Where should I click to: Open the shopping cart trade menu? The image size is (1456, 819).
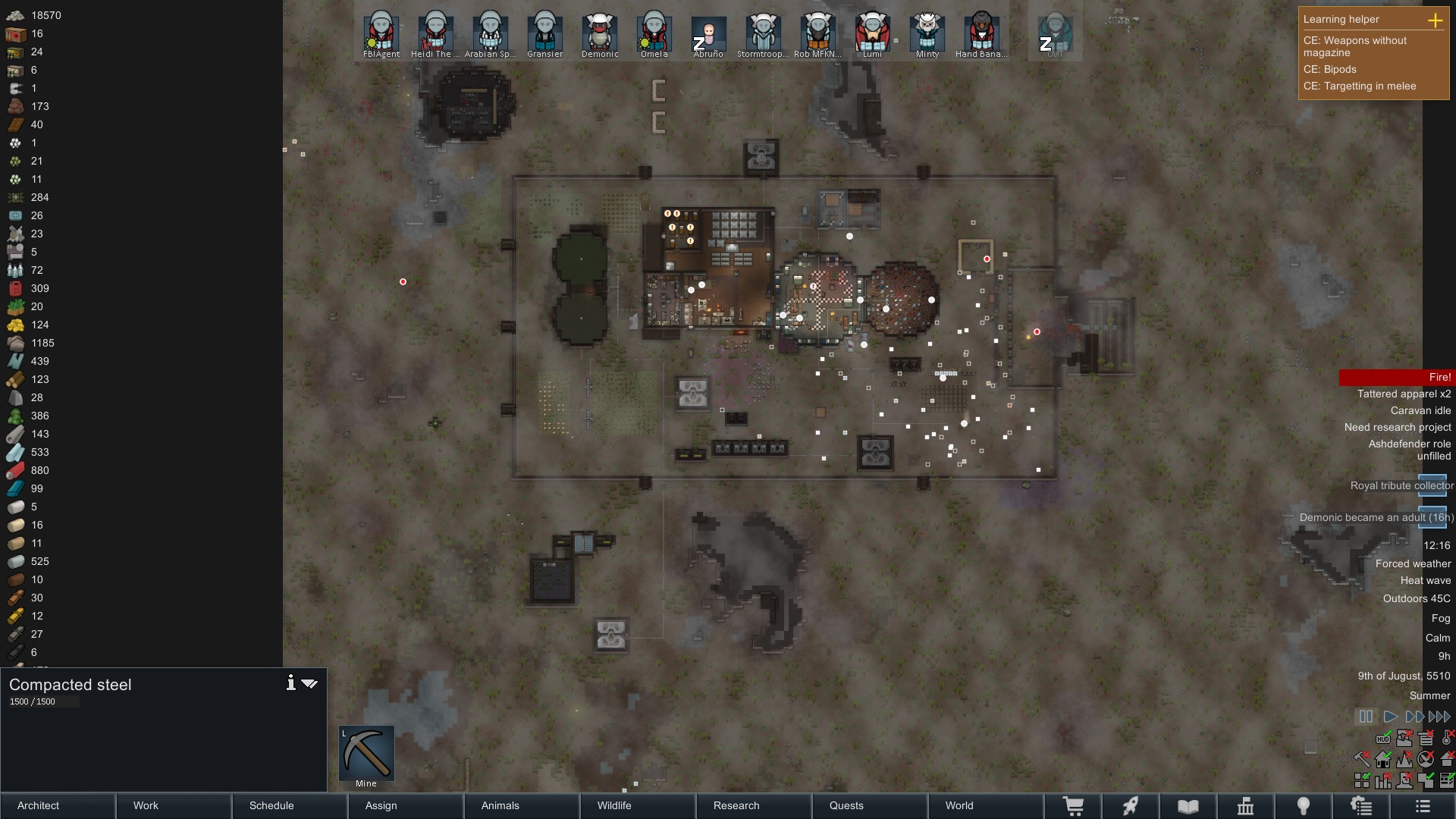pos(1073,806)
